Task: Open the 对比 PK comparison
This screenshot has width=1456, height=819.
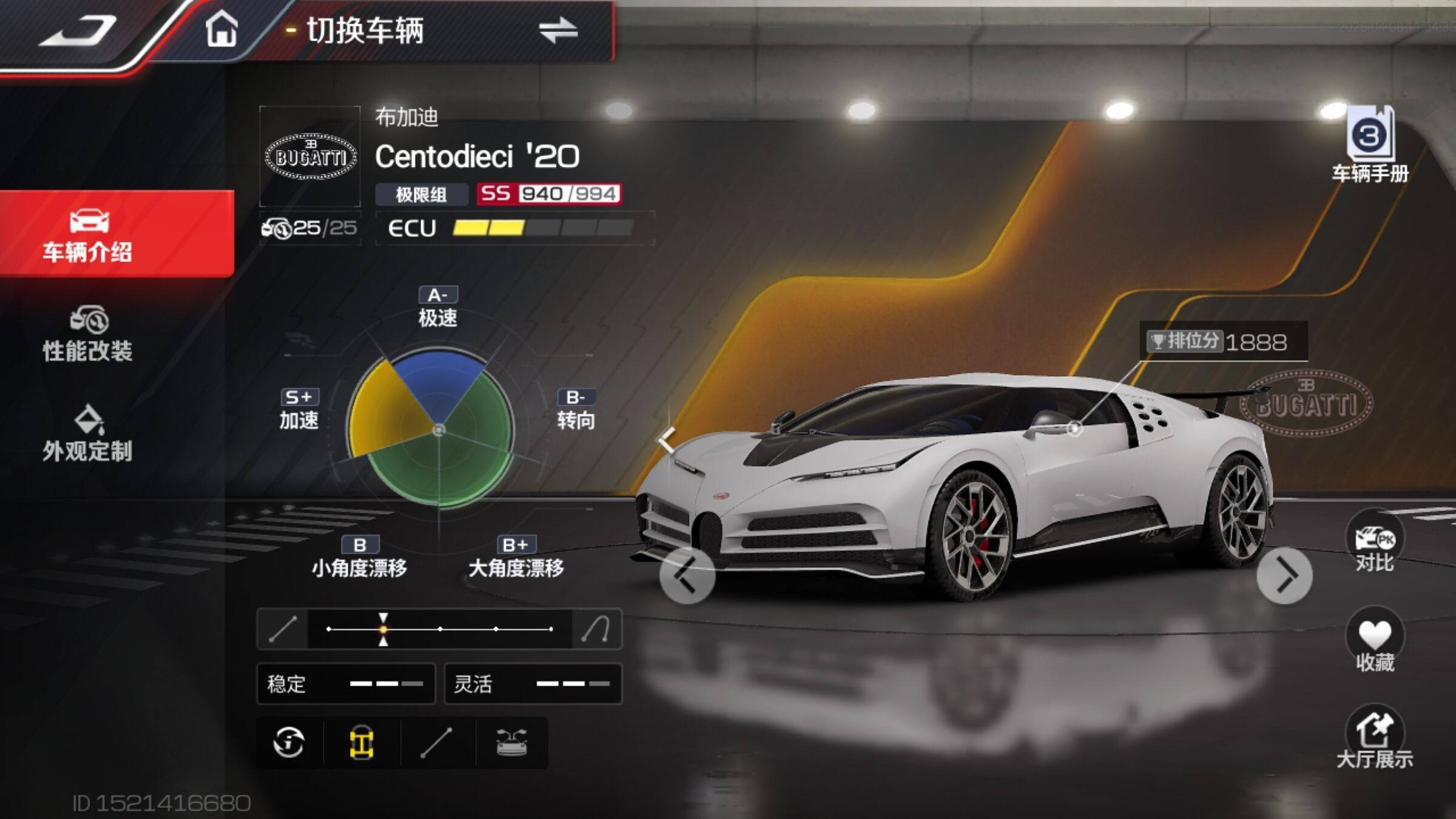Action: (x=1375, y=543)
